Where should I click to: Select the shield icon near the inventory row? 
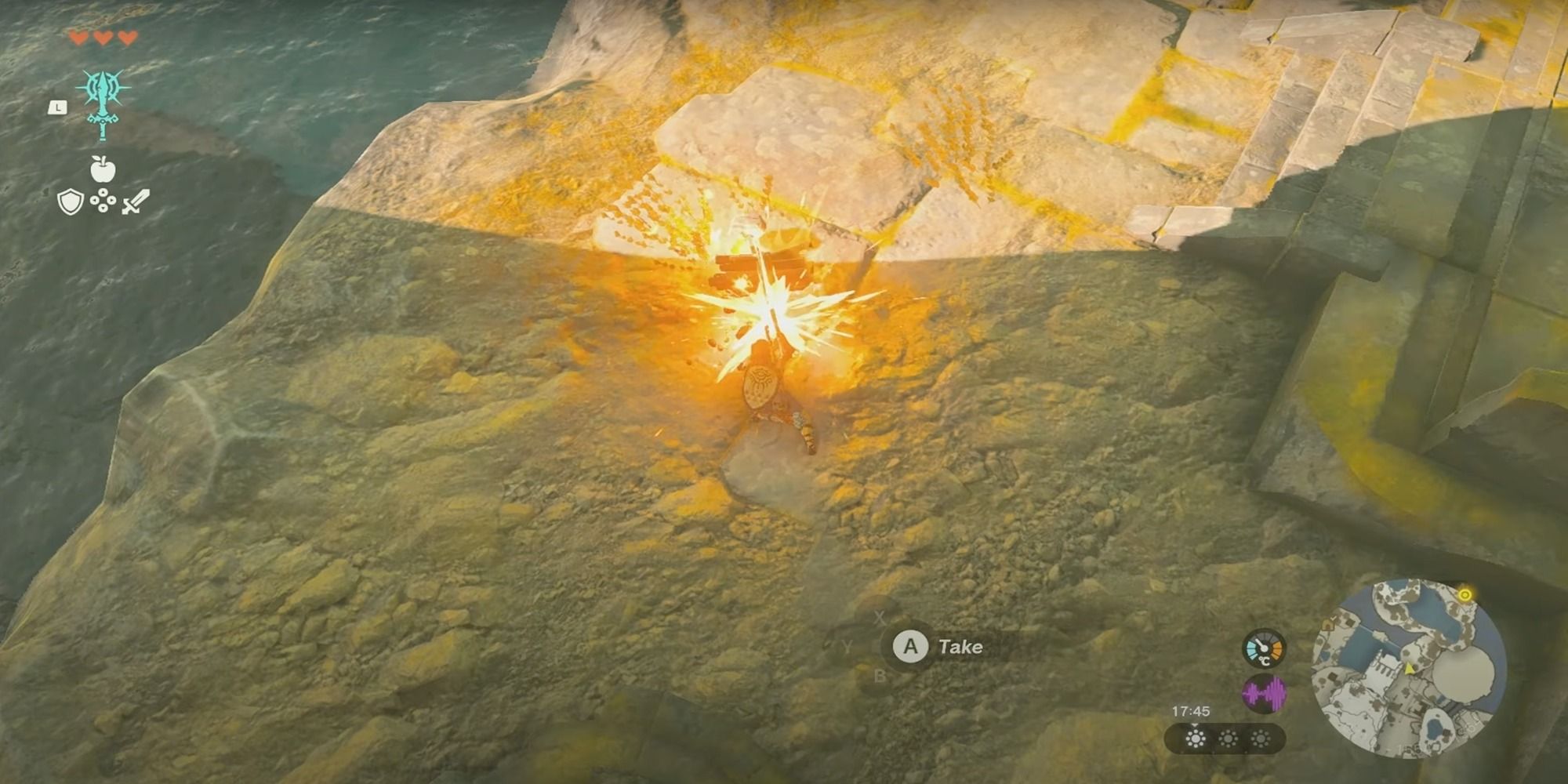pos(70,202)
